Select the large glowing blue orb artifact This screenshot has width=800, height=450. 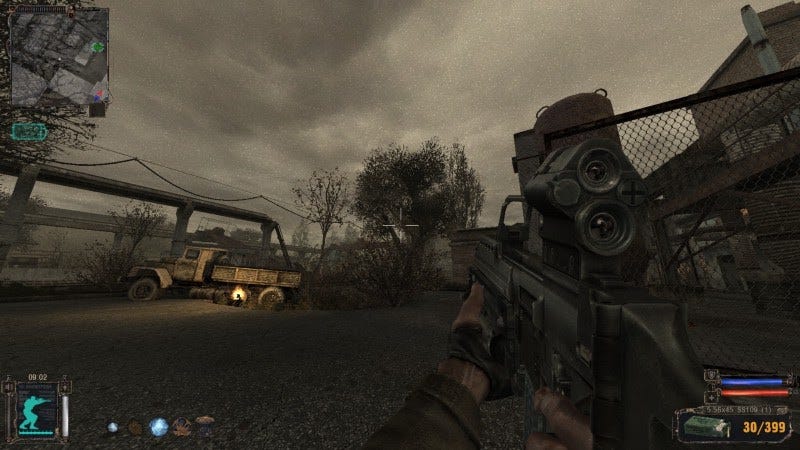point(158,427)
